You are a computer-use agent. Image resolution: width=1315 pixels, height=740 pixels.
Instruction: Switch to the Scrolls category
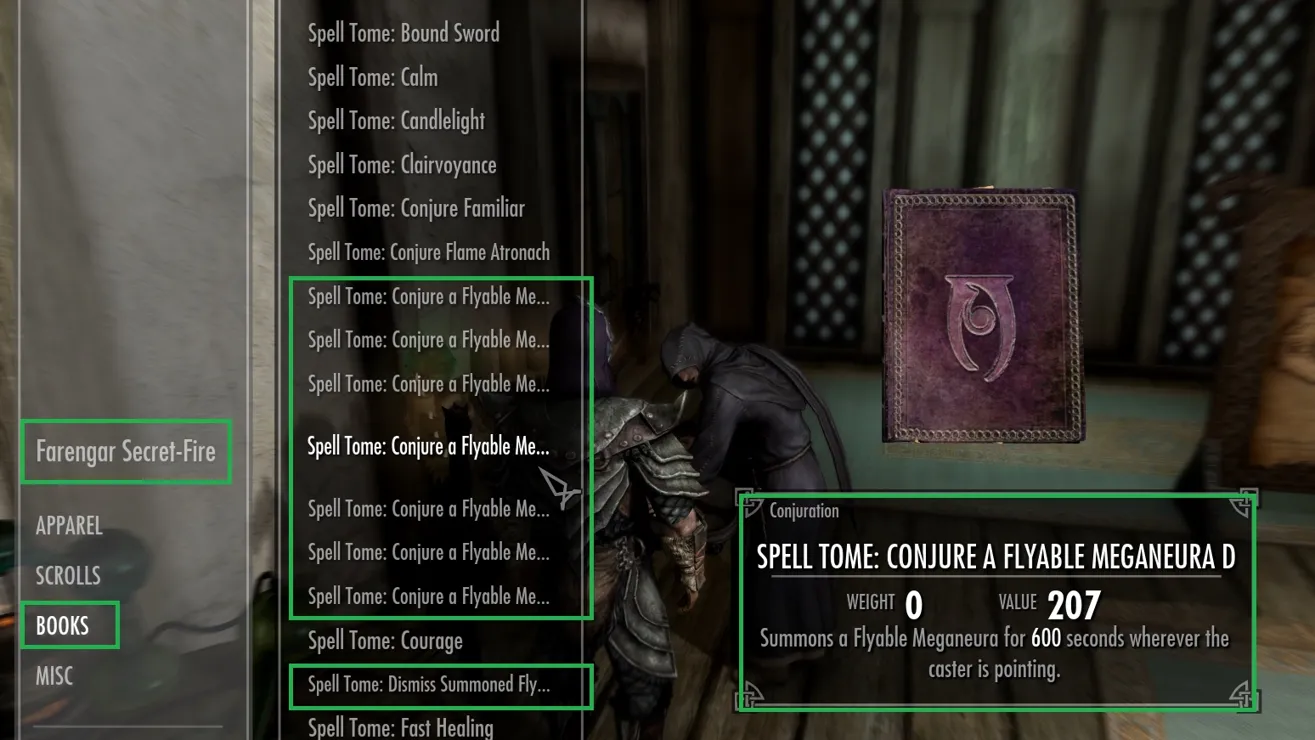coord(68,576)
